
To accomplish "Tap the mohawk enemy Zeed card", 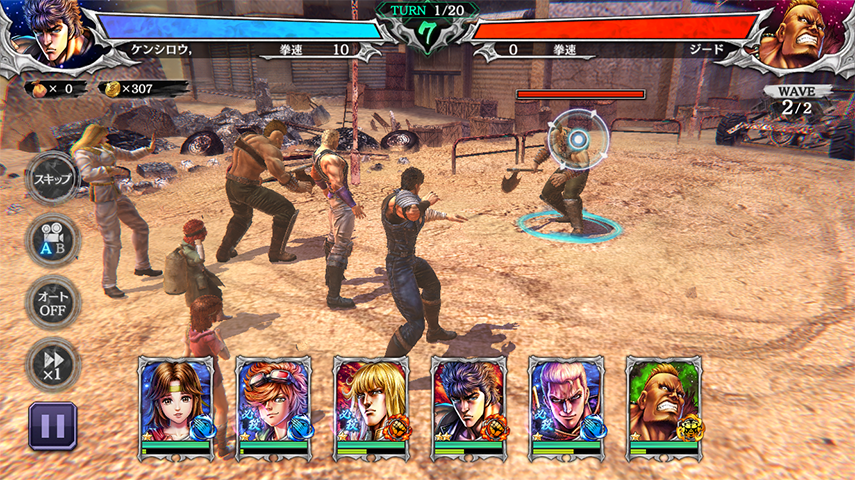I will pyautogui.click(x=664, y=406).
